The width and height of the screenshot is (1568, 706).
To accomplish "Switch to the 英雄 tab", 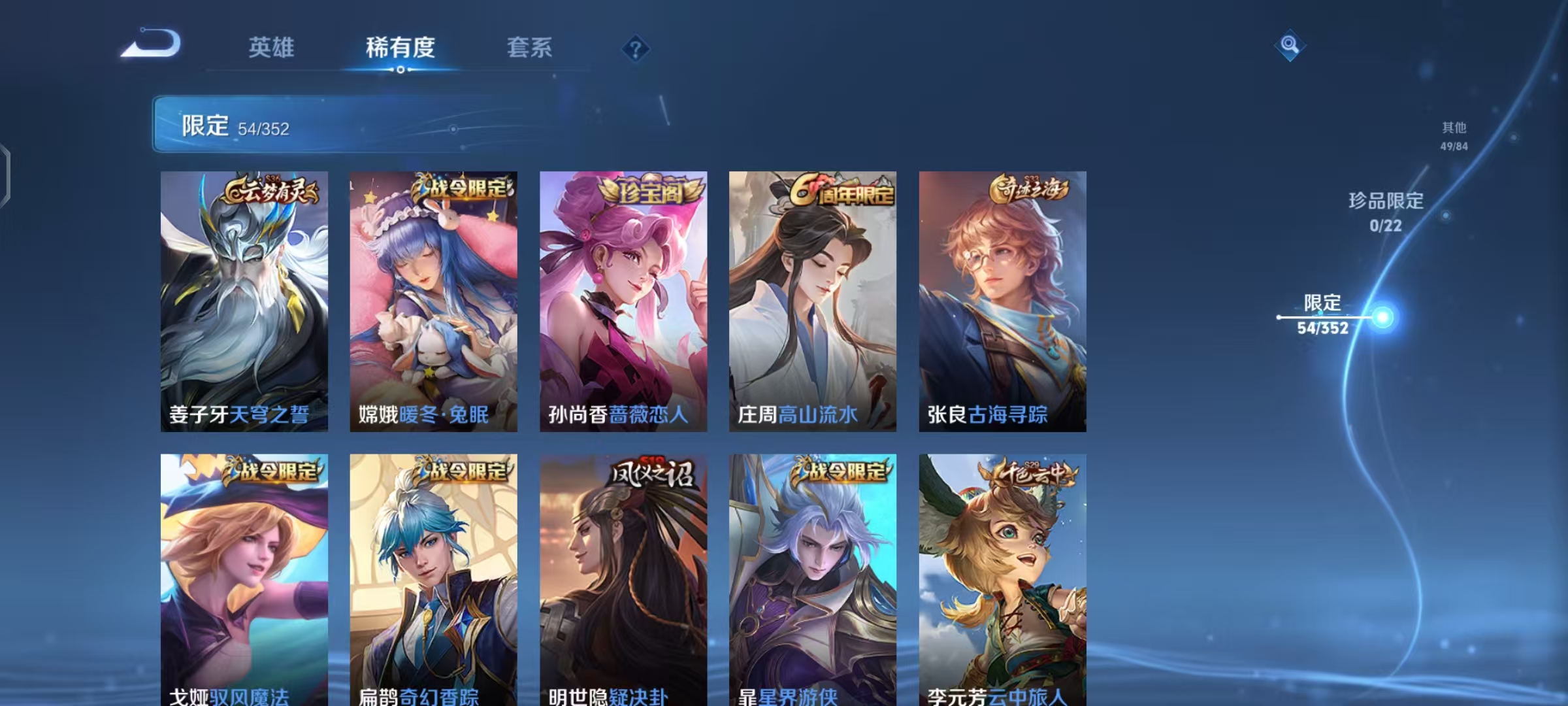I will point(271,48).
